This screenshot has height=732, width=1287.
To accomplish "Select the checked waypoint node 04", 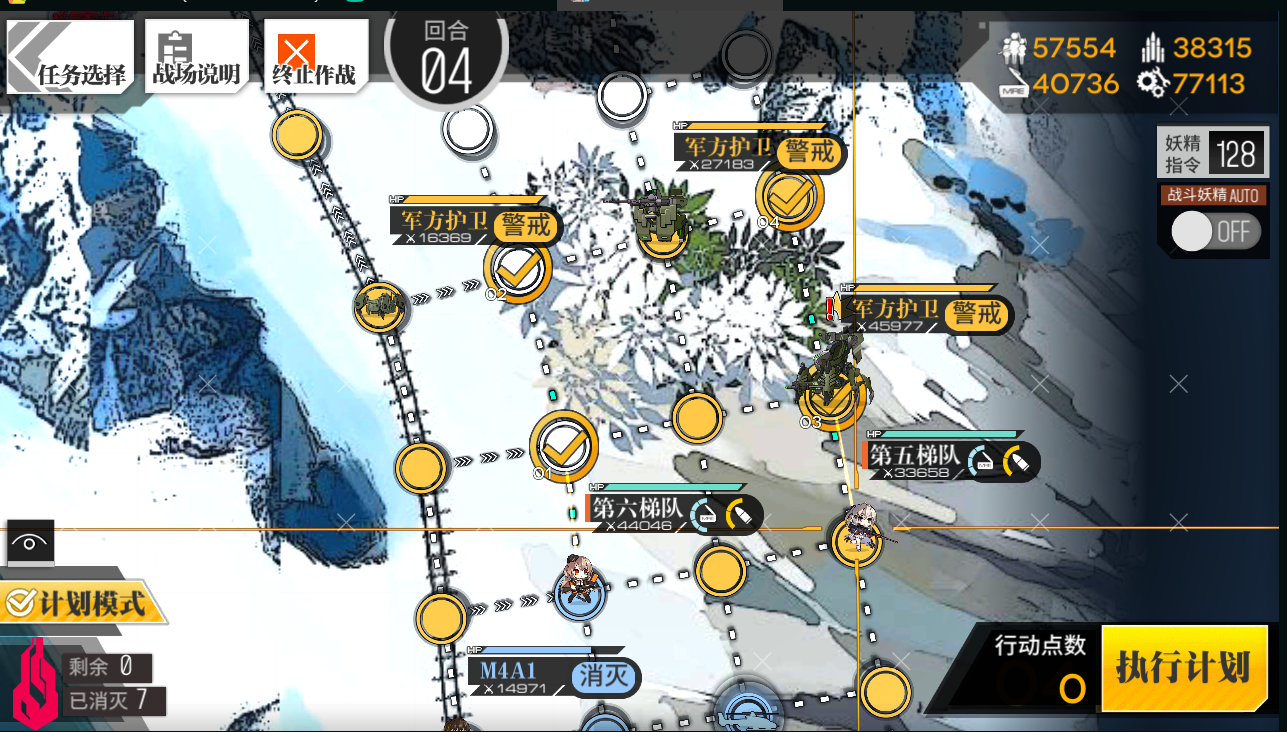I will coord(789,198).
